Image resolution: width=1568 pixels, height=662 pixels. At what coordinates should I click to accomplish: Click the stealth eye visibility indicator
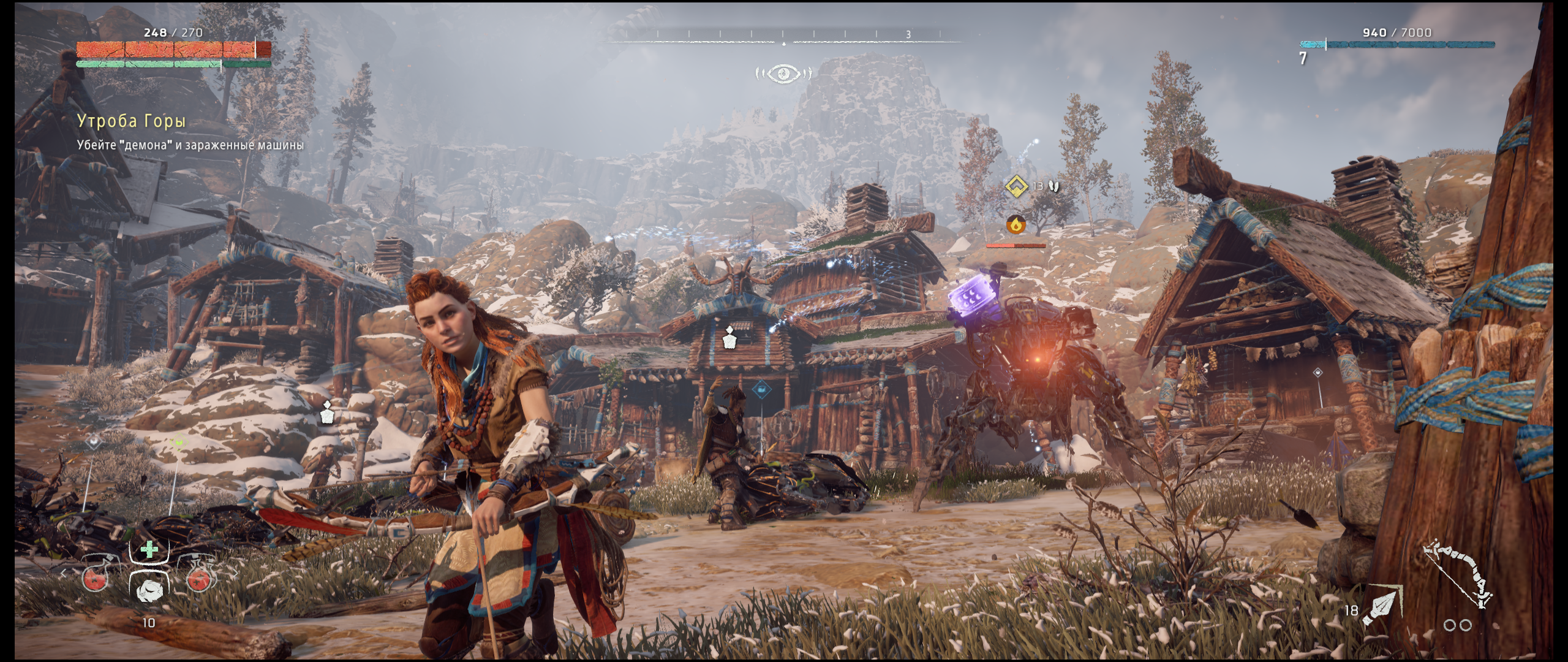(x=784, y=74)
